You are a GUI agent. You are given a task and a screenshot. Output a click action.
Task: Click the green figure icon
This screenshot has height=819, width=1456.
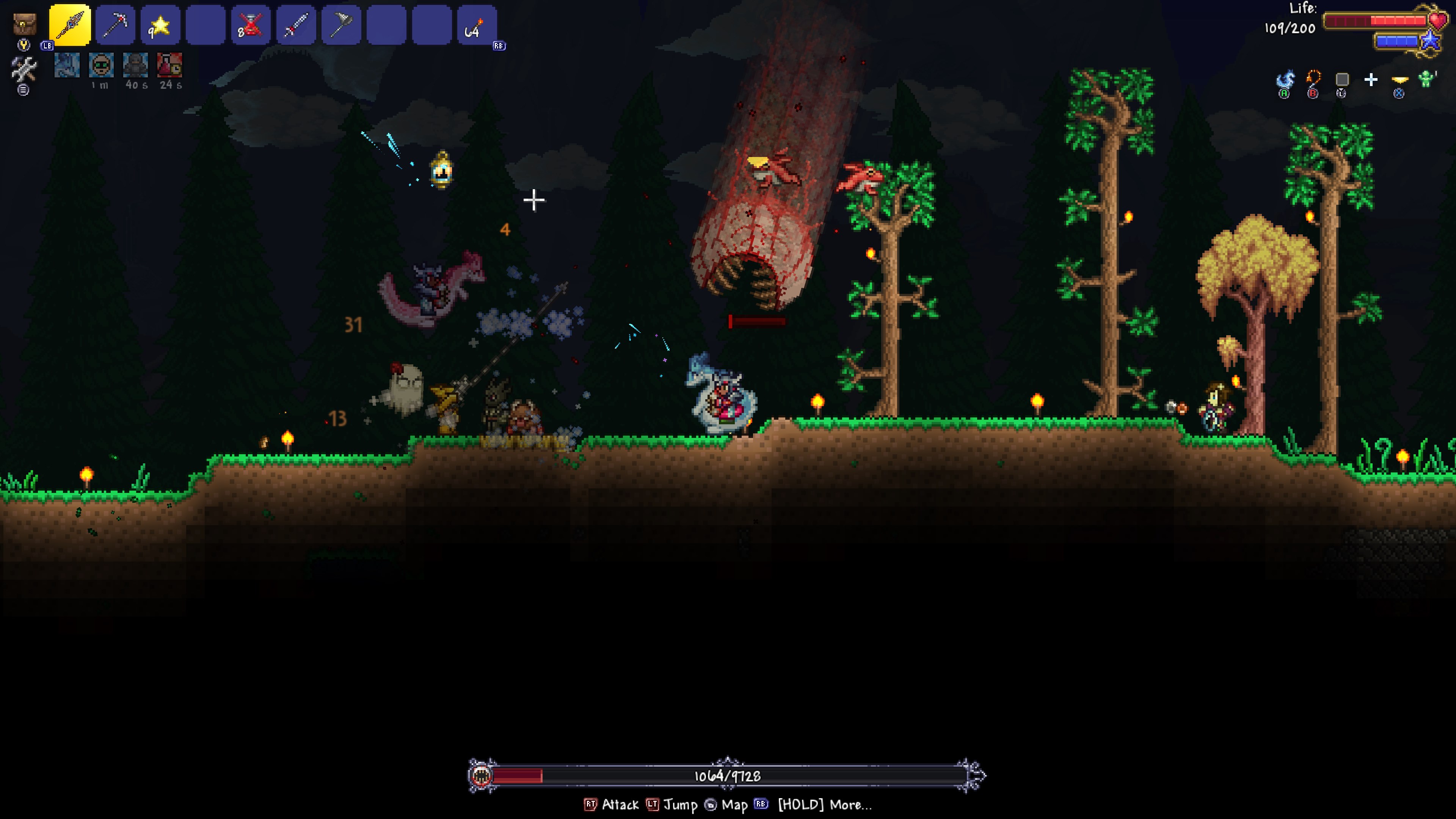coord(1427,79)
